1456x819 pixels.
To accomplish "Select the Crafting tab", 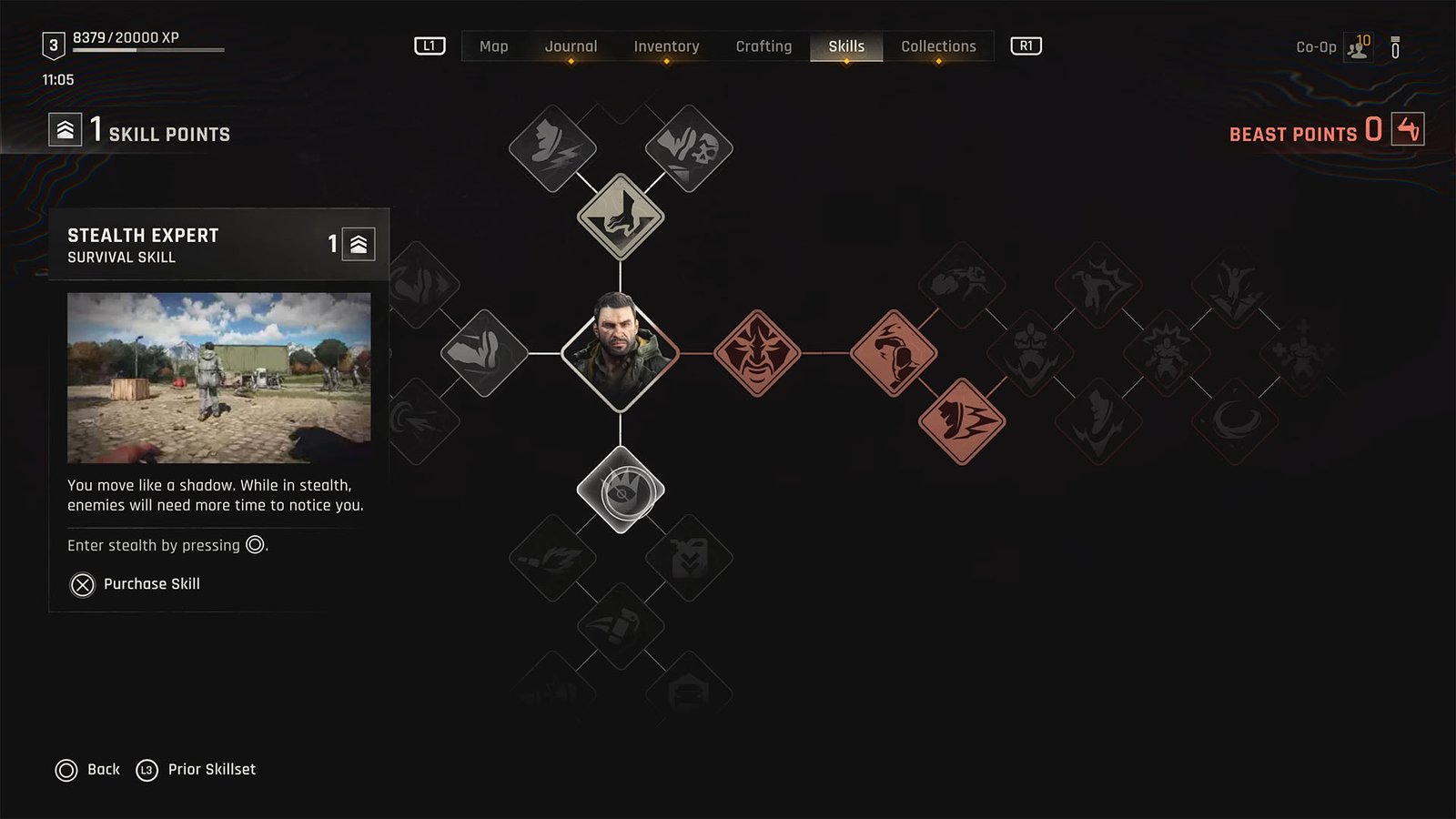I will [763, 46].
